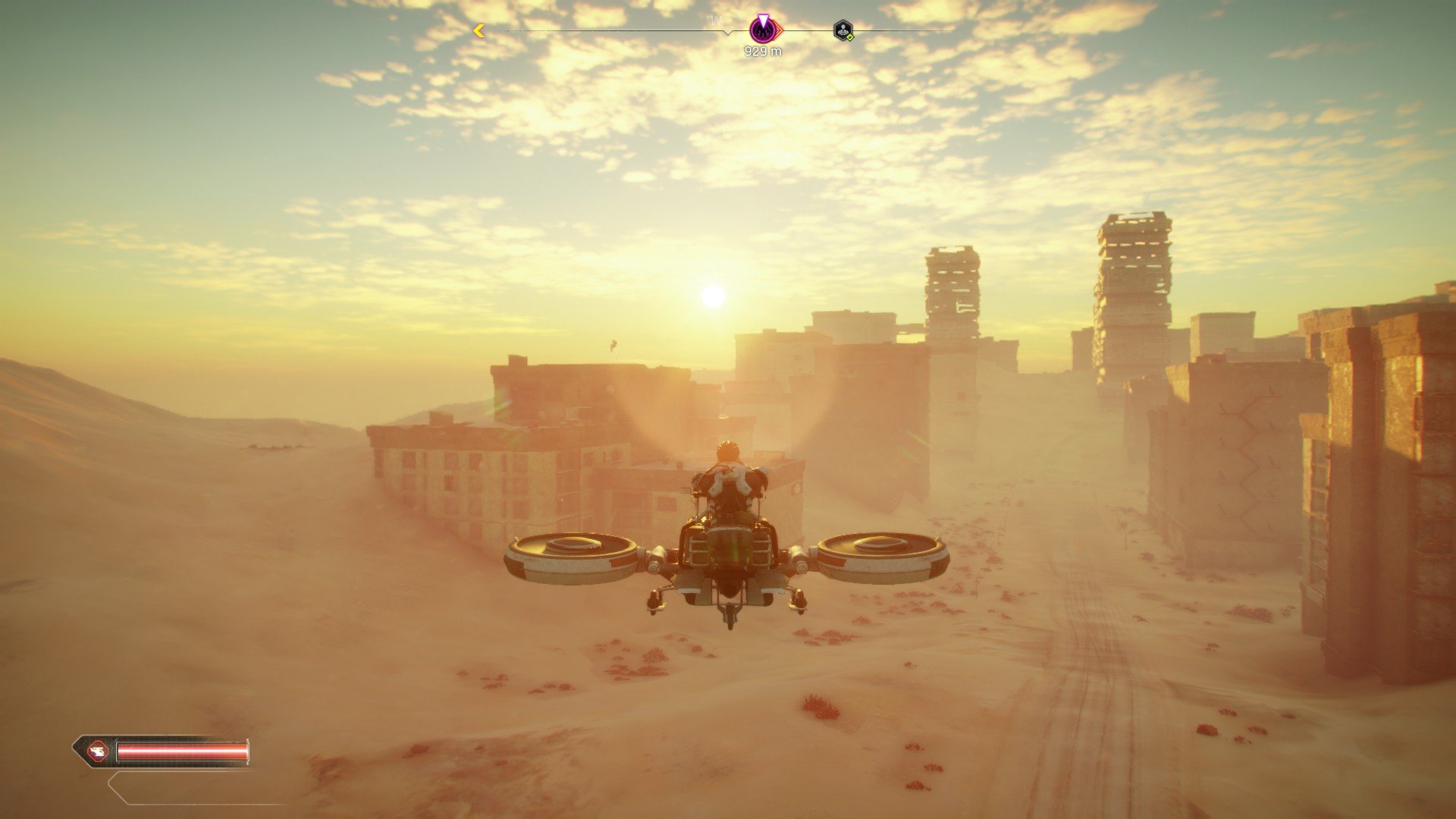The image size is (1456, 819).
Task: Click the yellow arrow at the compass edge
Action: pos(479,31)
